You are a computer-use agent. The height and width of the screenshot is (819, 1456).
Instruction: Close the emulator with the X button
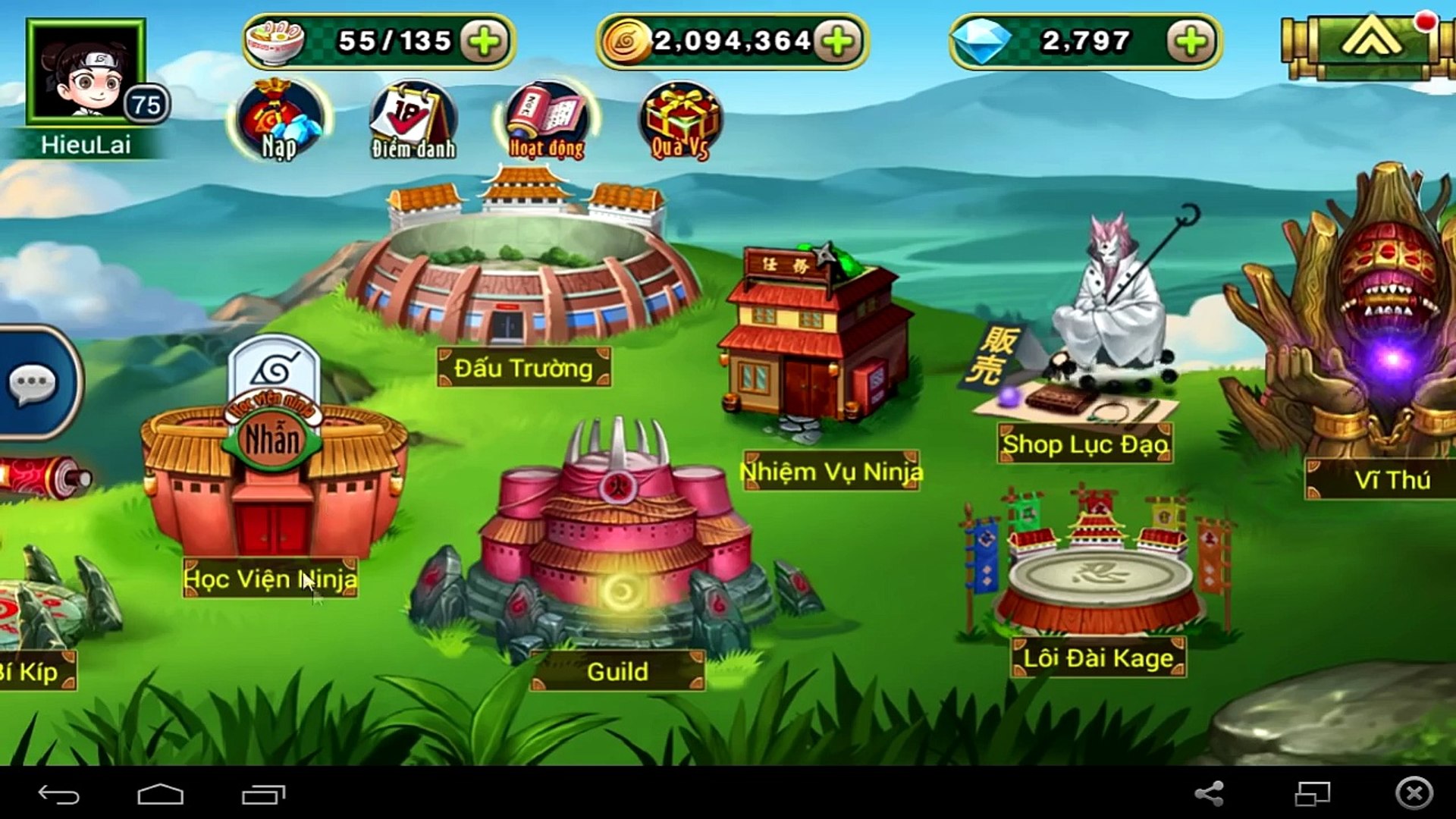[1414, 794]
